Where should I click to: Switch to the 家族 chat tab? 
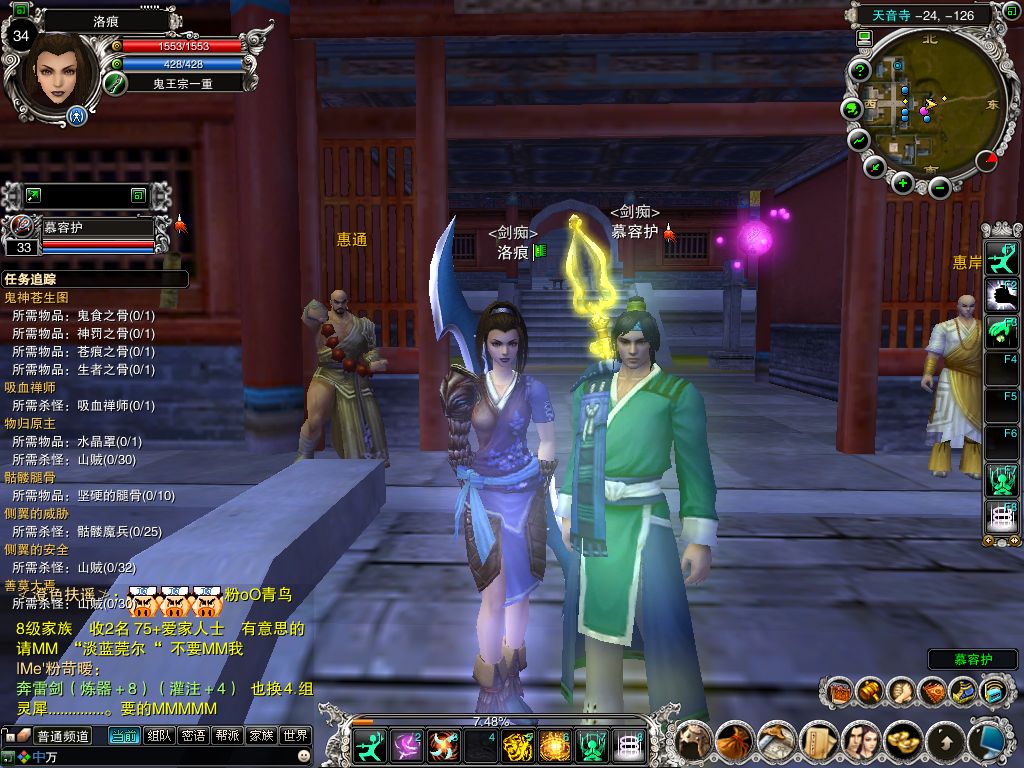point(261,736)
